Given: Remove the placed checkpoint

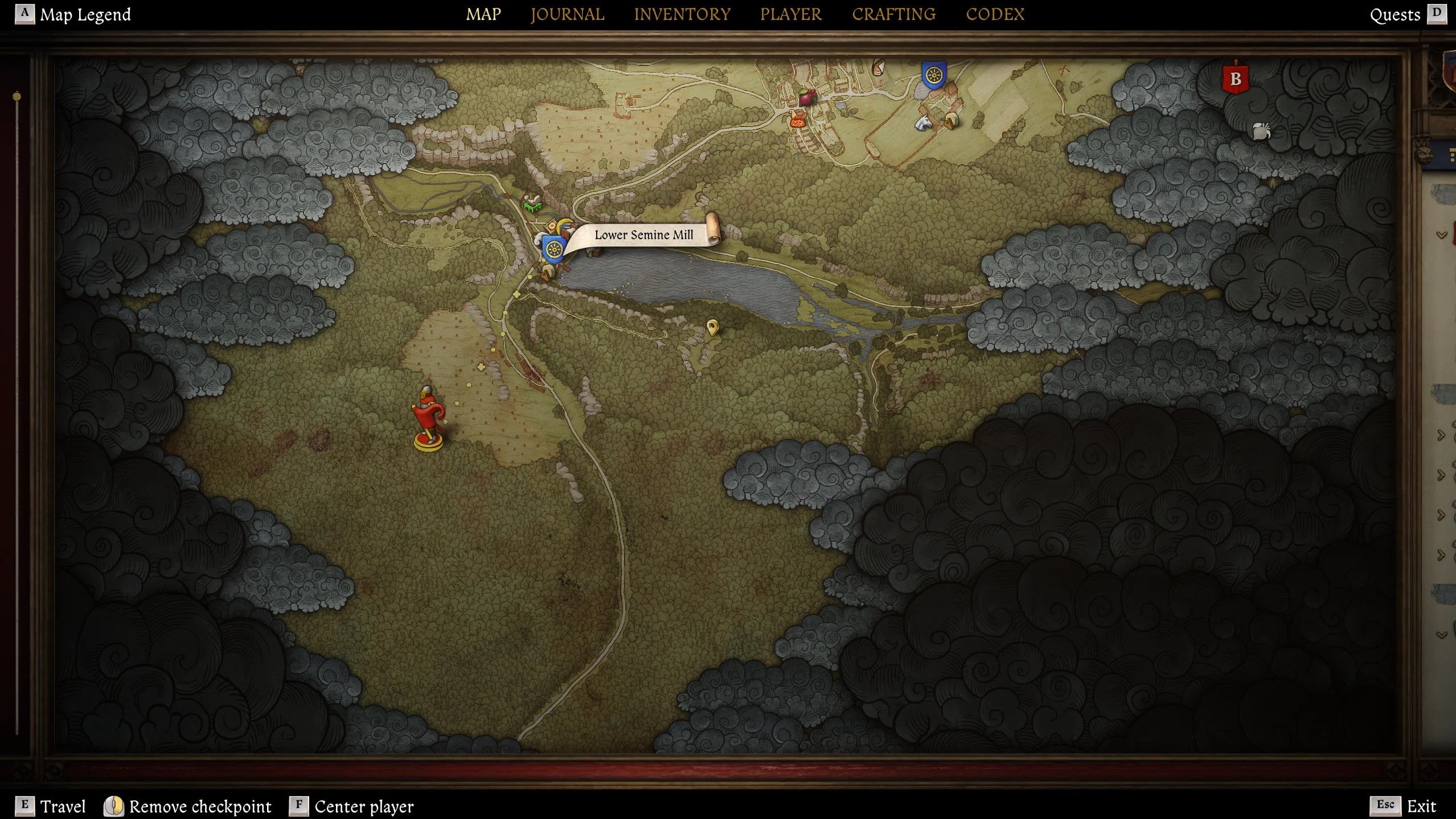Looking at the screenshot, I should [200, 806].
